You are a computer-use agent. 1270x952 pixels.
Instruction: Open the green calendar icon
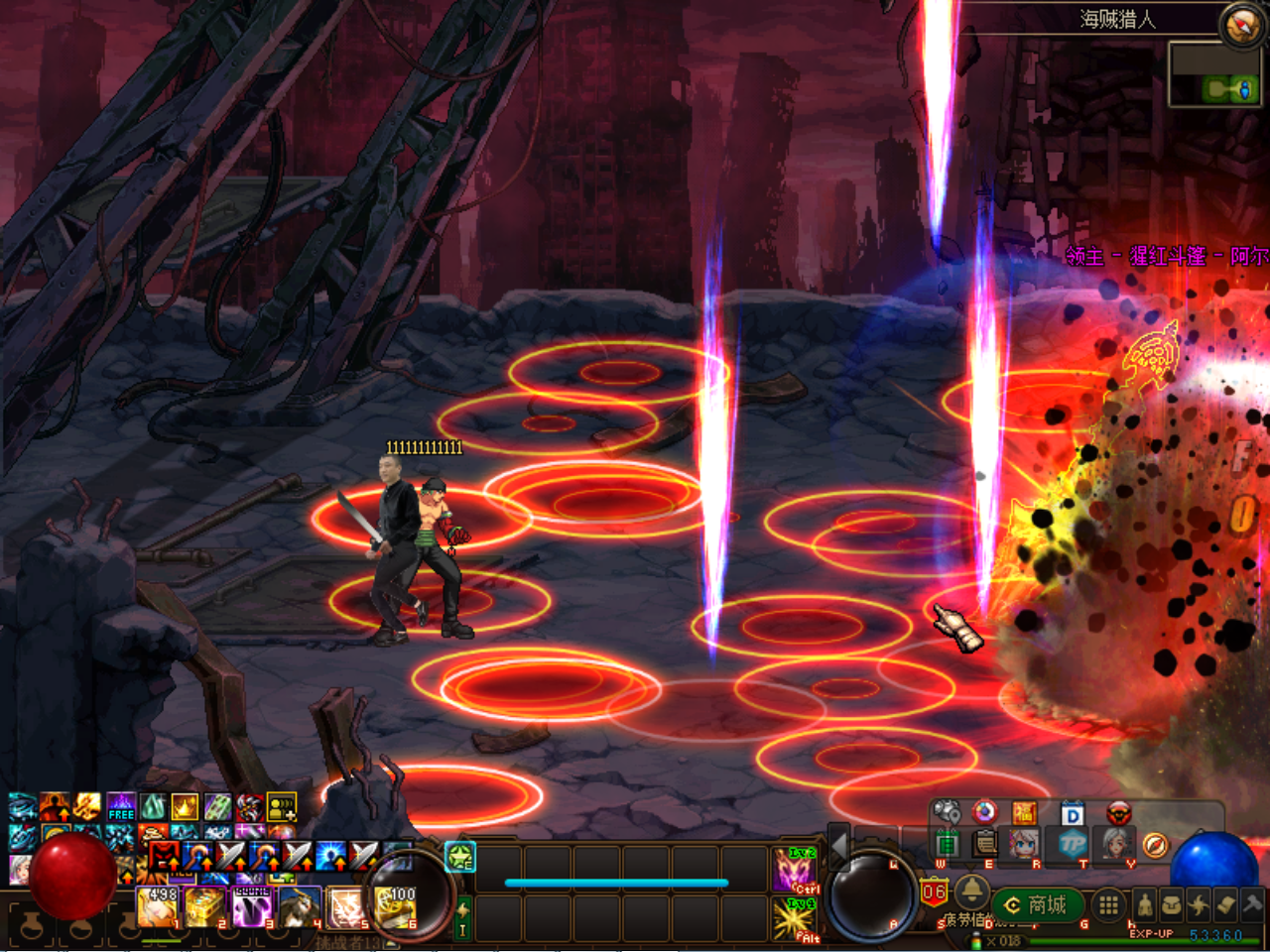[948, 844]
